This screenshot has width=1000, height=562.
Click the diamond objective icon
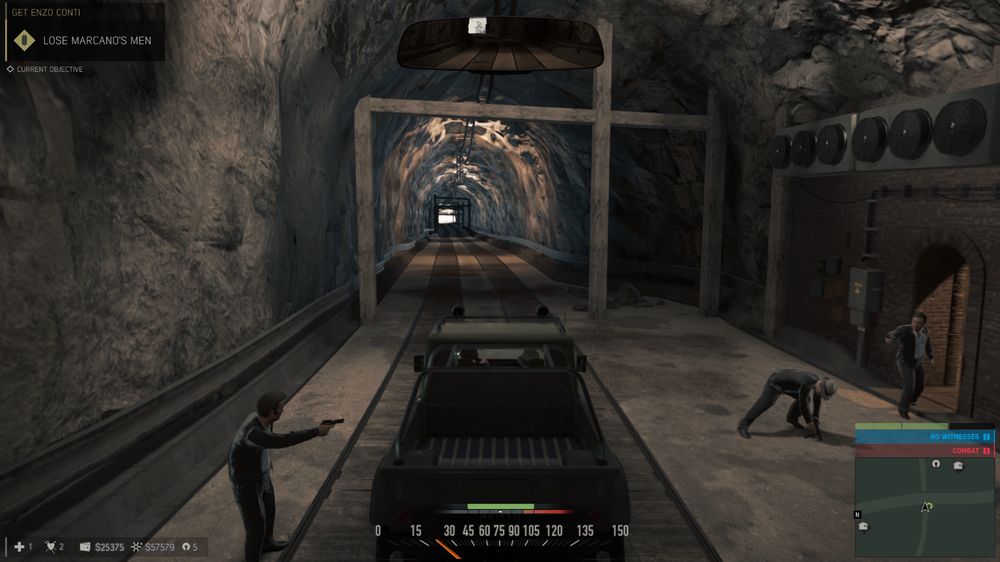[x=25, y=40]
